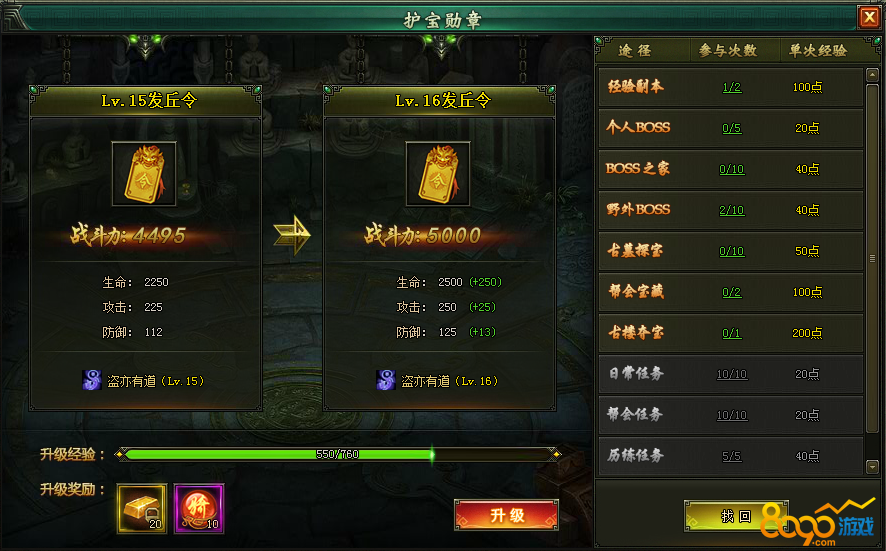
Task: Inspect the Lv.15 发丘令 medal icon
Action: [x=144, y=174]
